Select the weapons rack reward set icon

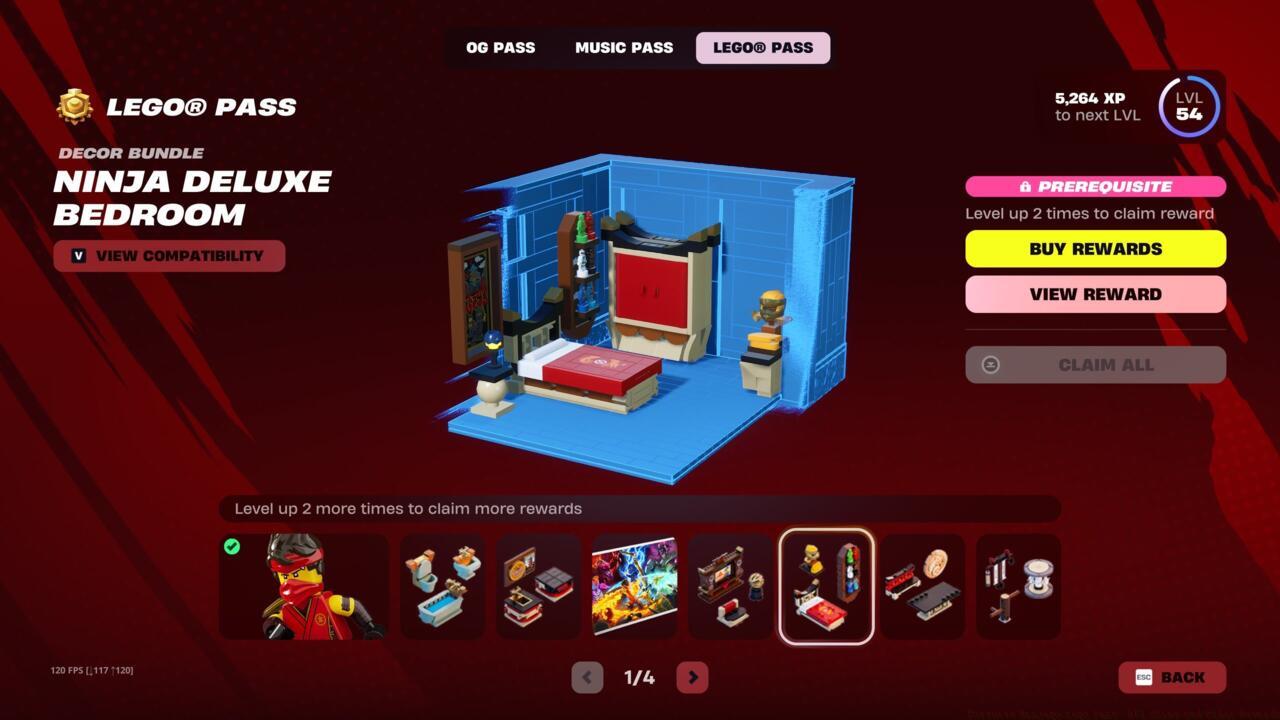tap(922, 586)
